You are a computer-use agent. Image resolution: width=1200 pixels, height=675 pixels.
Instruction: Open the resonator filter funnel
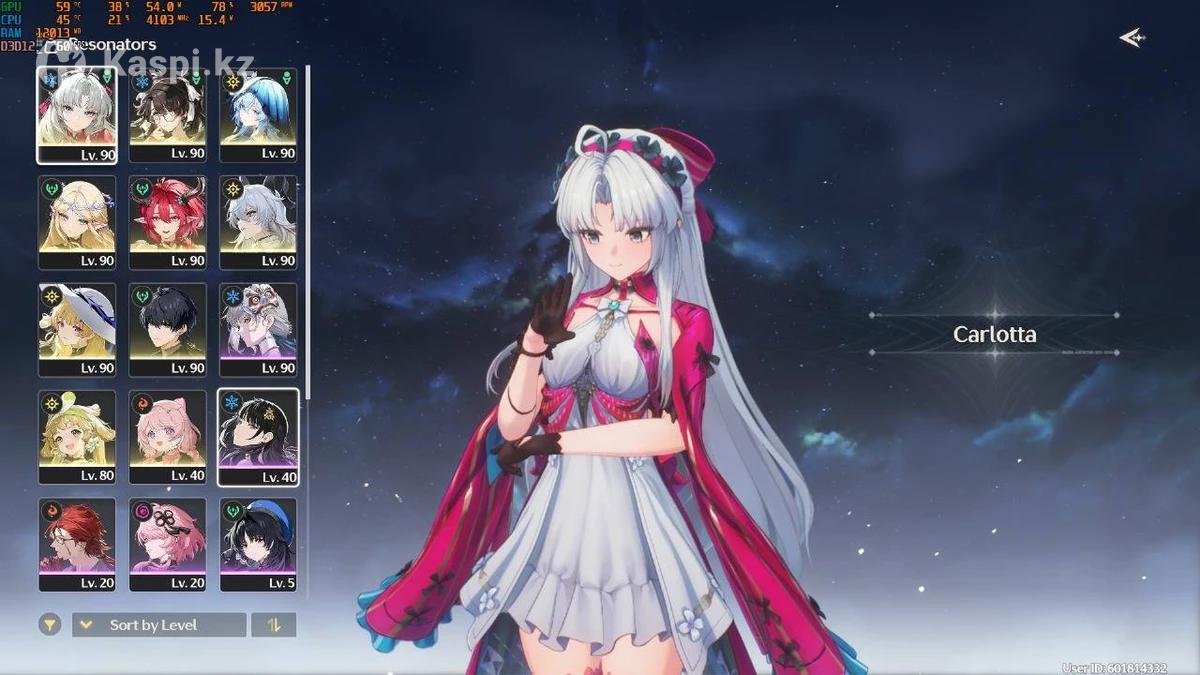50,625
